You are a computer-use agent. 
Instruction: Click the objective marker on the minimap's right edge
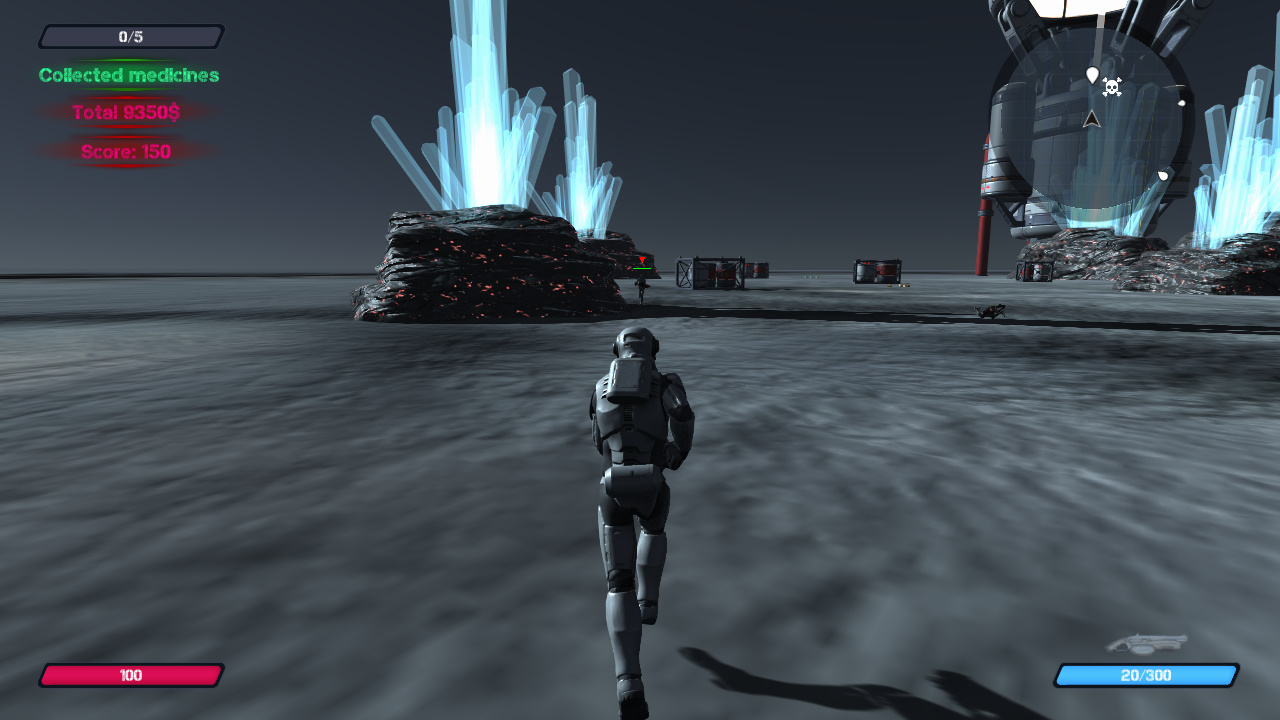[1182, 102]
